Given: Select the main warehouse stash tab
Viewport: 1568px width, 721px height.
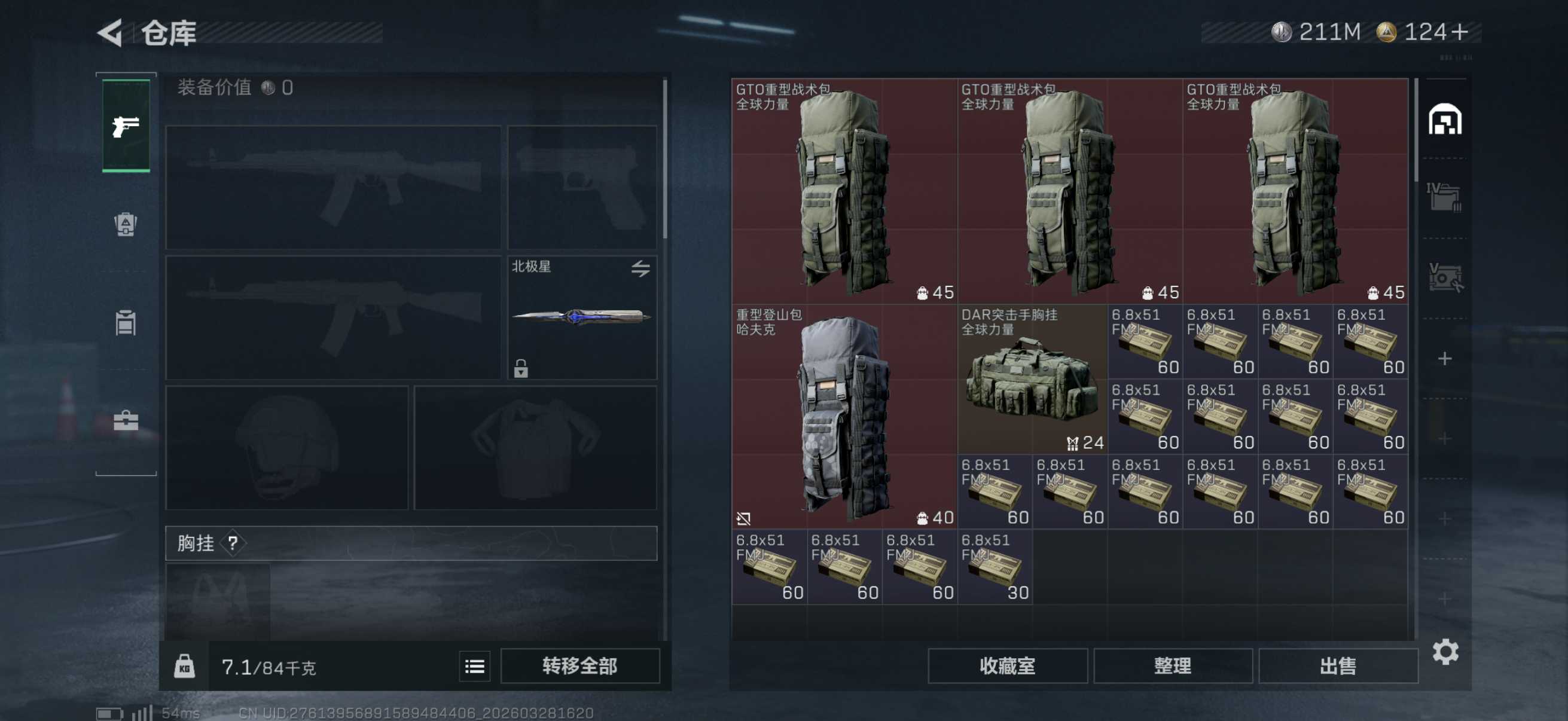Looking at the screenshot, I should (1444, 119).
